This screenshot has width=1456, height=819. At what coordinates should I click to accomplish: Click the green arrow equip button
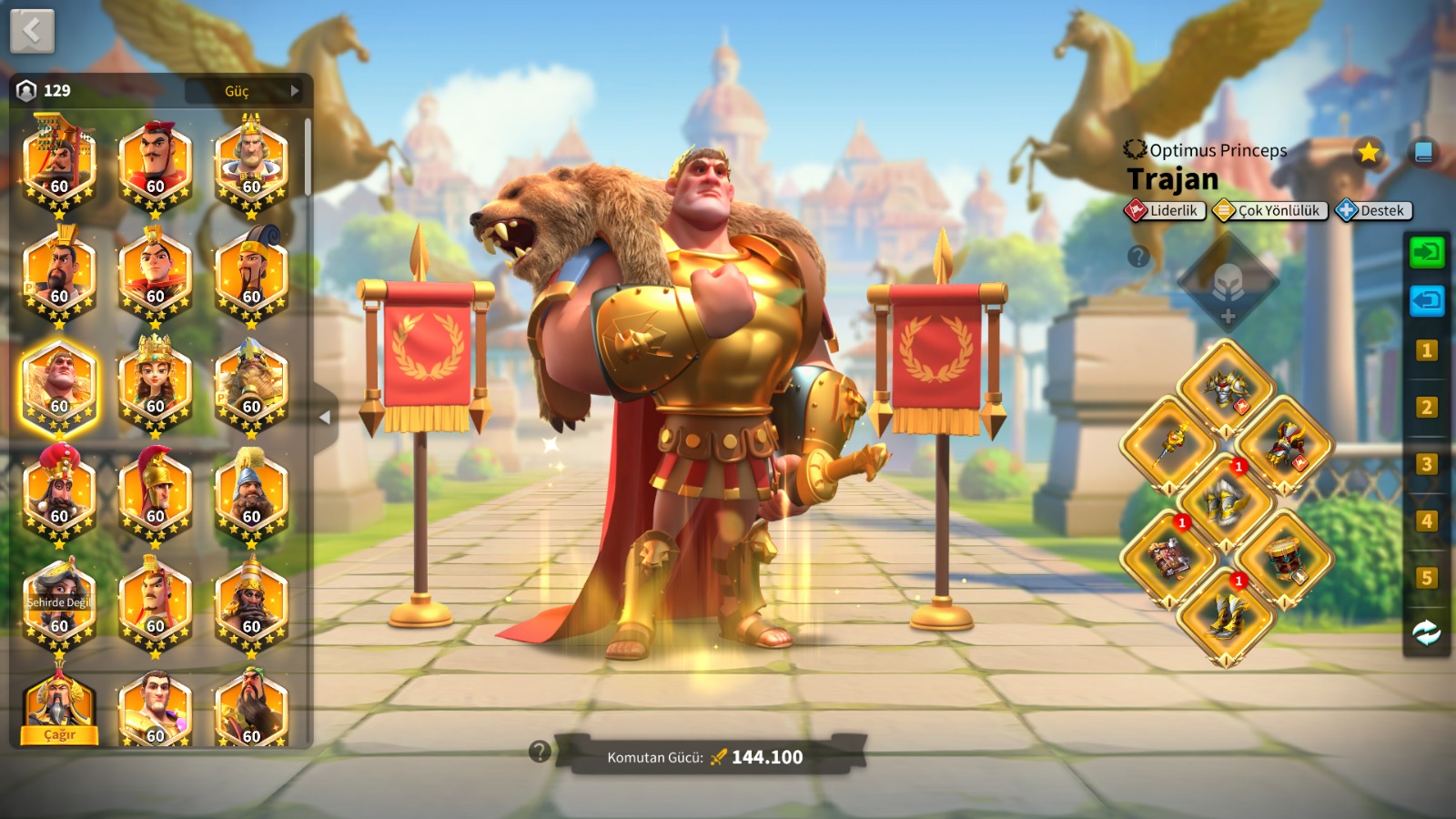[x=1426, y=252]
